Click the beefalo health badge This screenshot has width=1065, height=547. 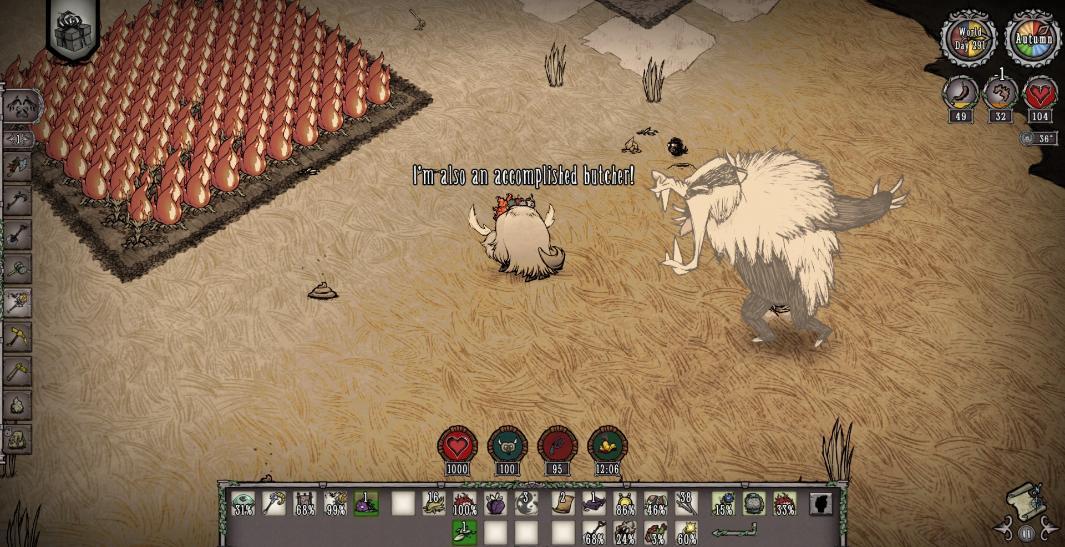click(x=458, y=448)
